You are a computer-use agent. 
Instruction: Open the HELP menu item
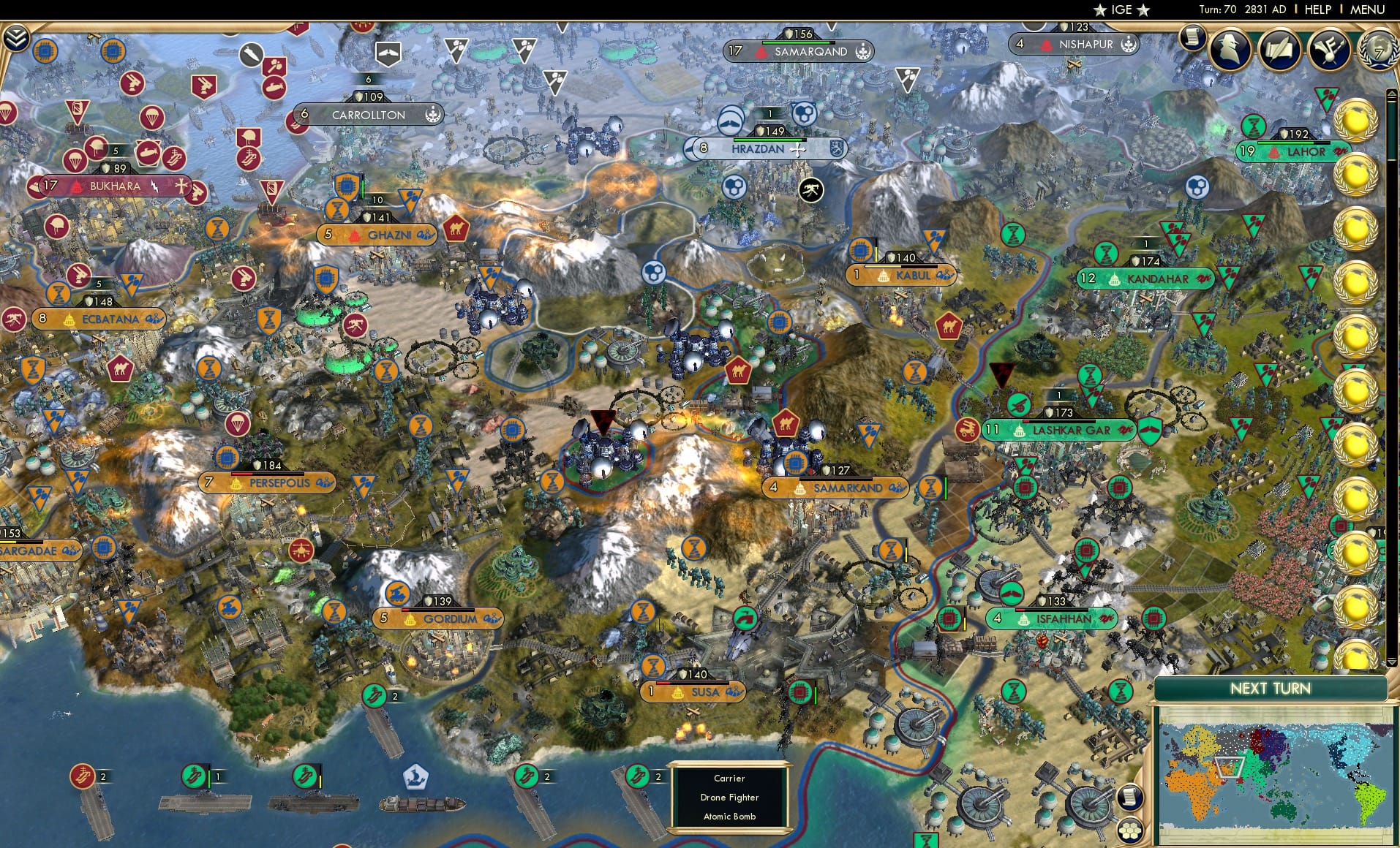click(1317, 10)
